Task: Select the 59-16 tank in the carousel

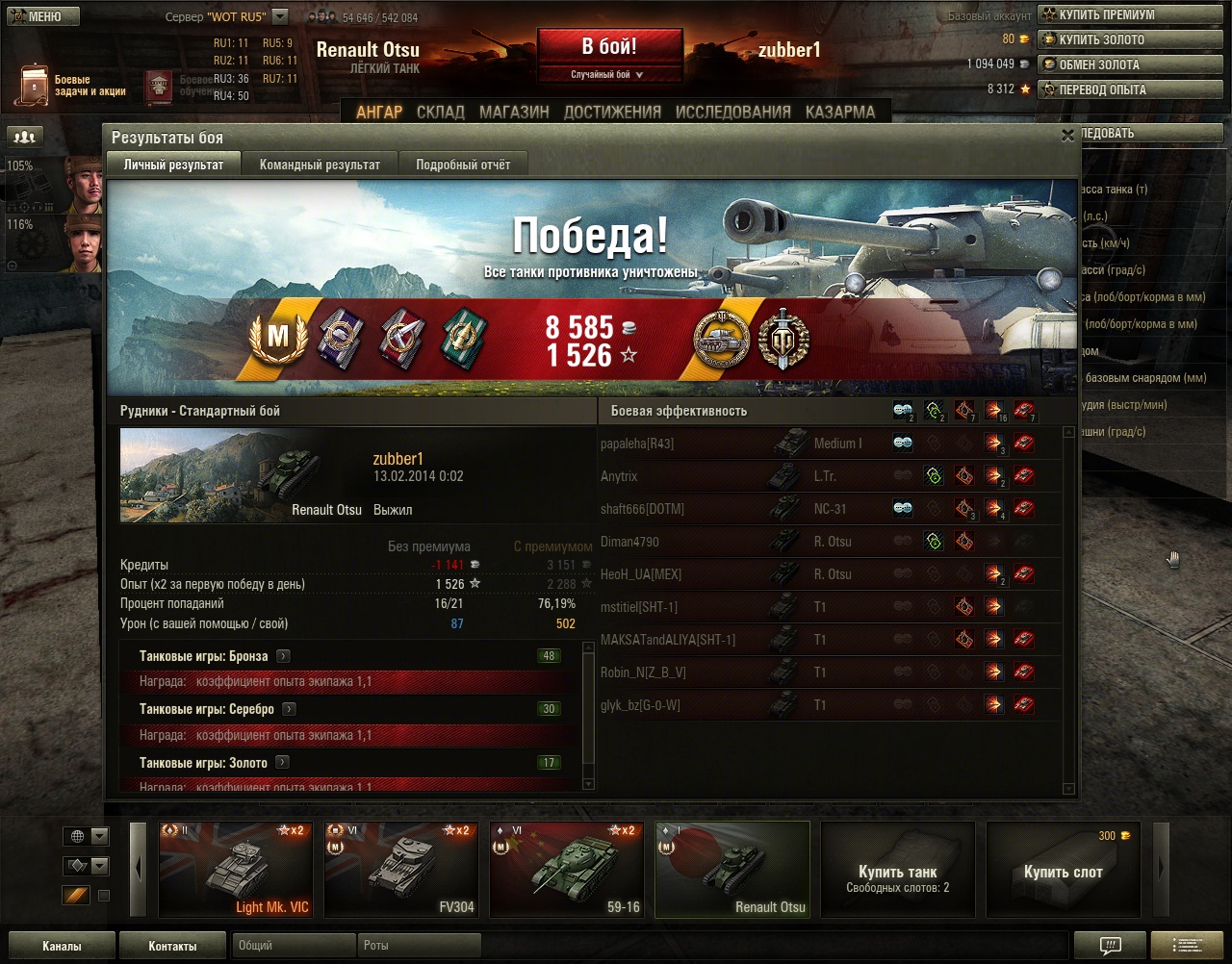Action: [566, 870]
